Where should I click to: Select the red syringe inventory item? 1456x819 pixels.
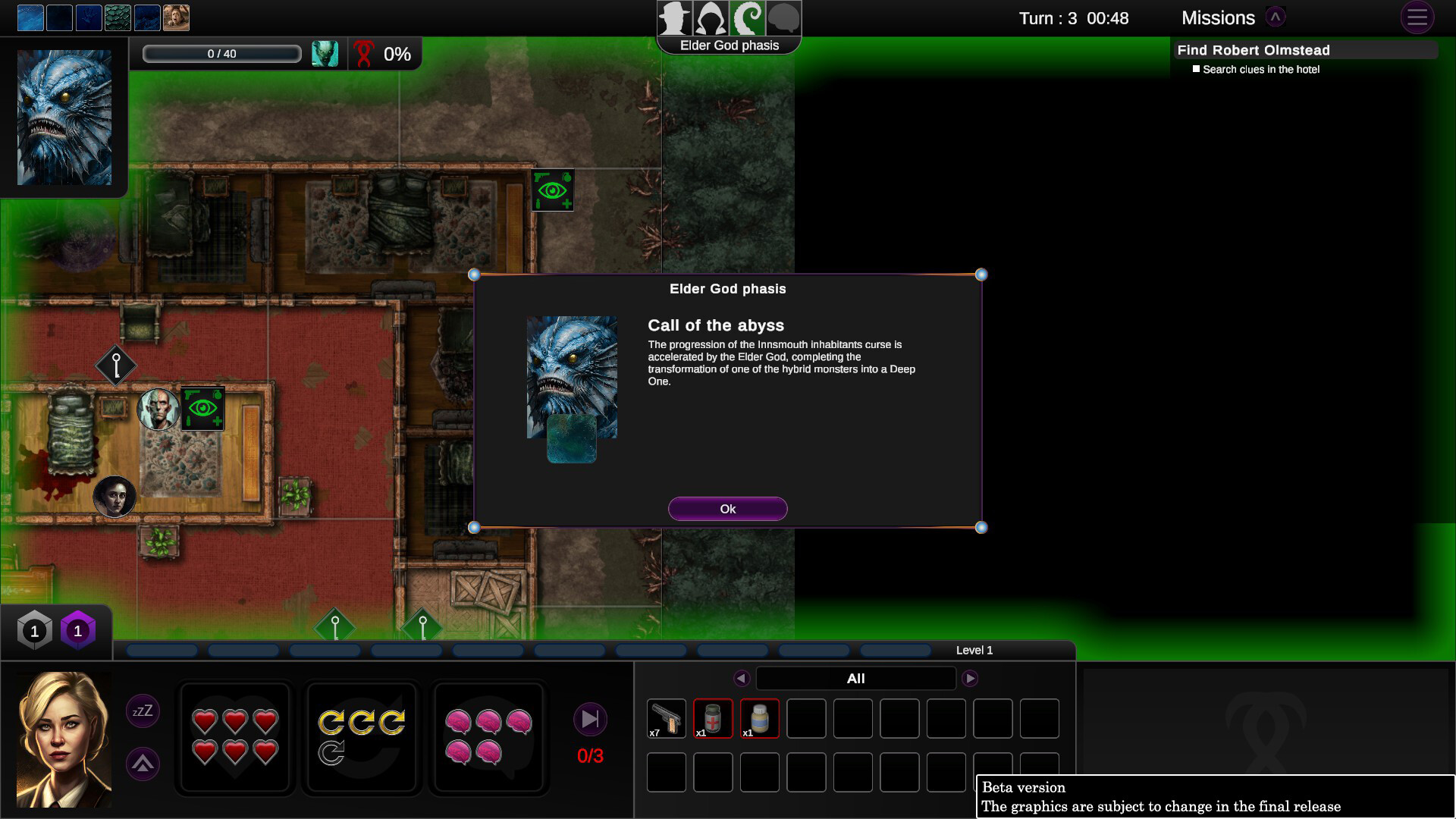pyautogui.click(x=713, y=717)
